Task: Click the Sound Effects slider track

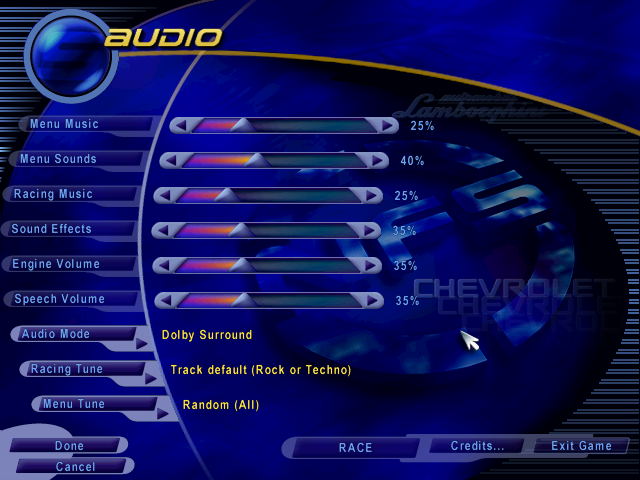Action: pos(266,230)
